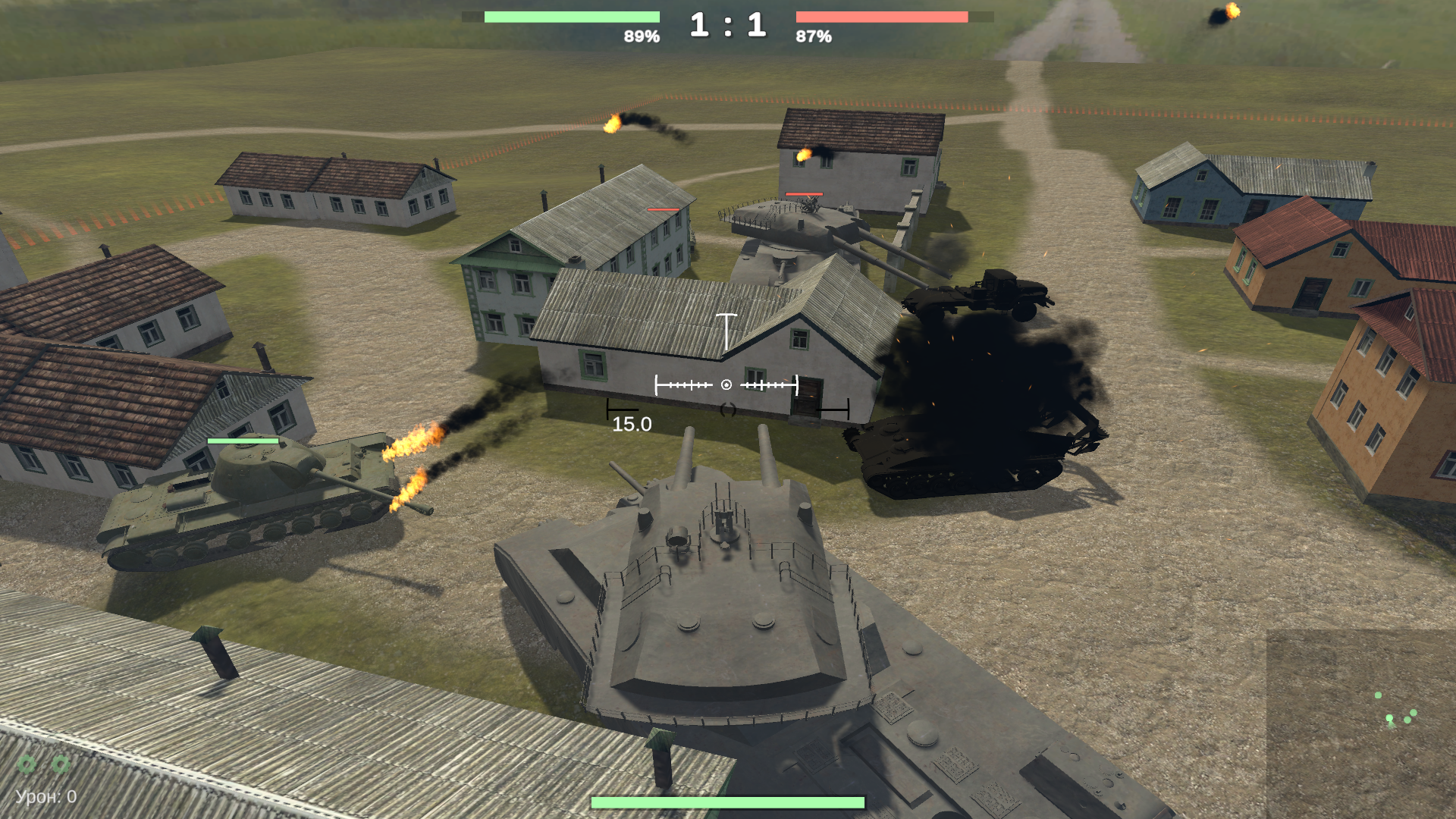Image resolution: width=1456 pixels, height=819 pixels.
Task: Click the enemy tank's red health indicator
Action: pos(803,195)
